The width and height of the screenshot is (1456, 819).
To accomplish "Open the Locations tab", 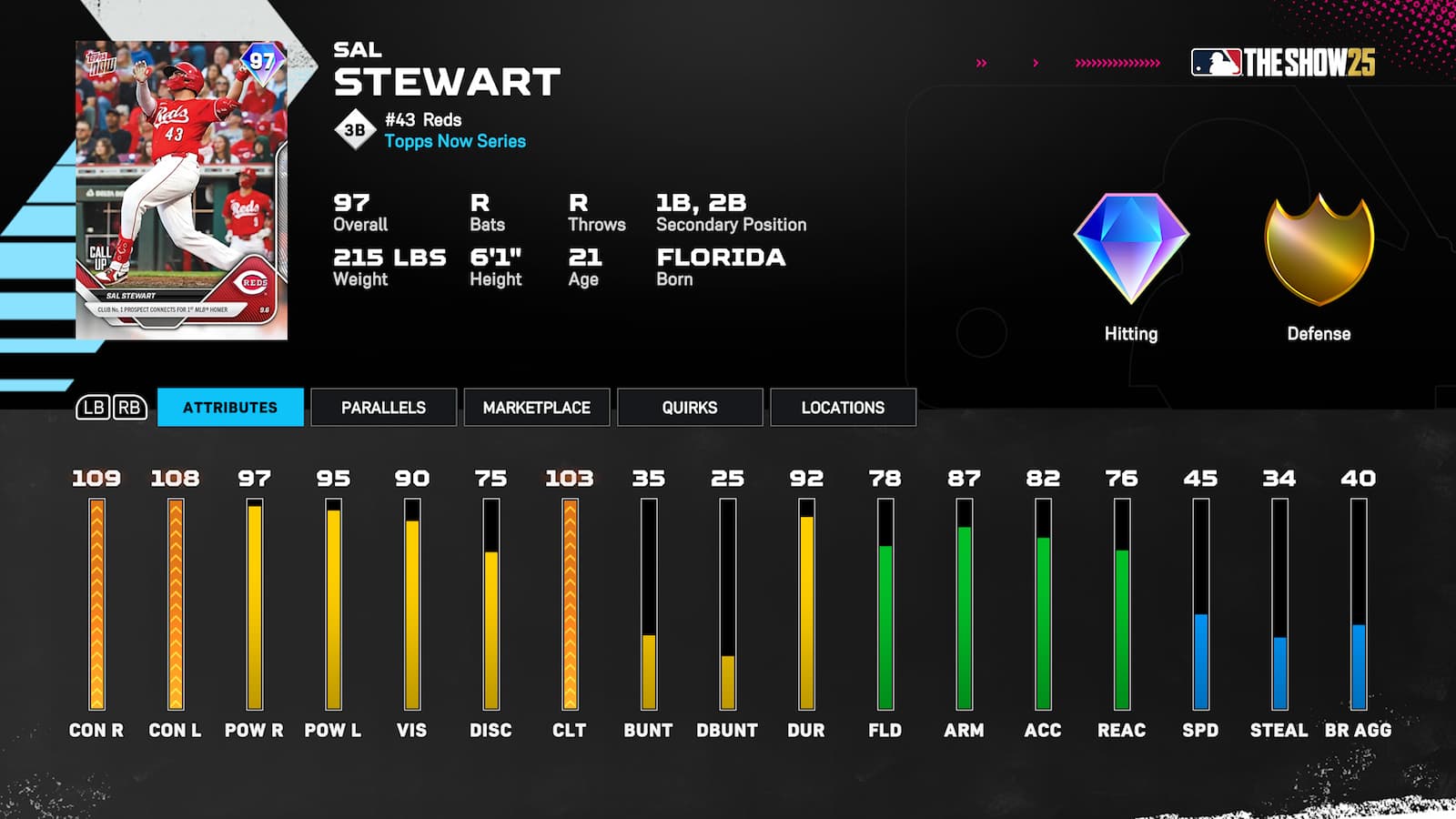I will (842, 408).
